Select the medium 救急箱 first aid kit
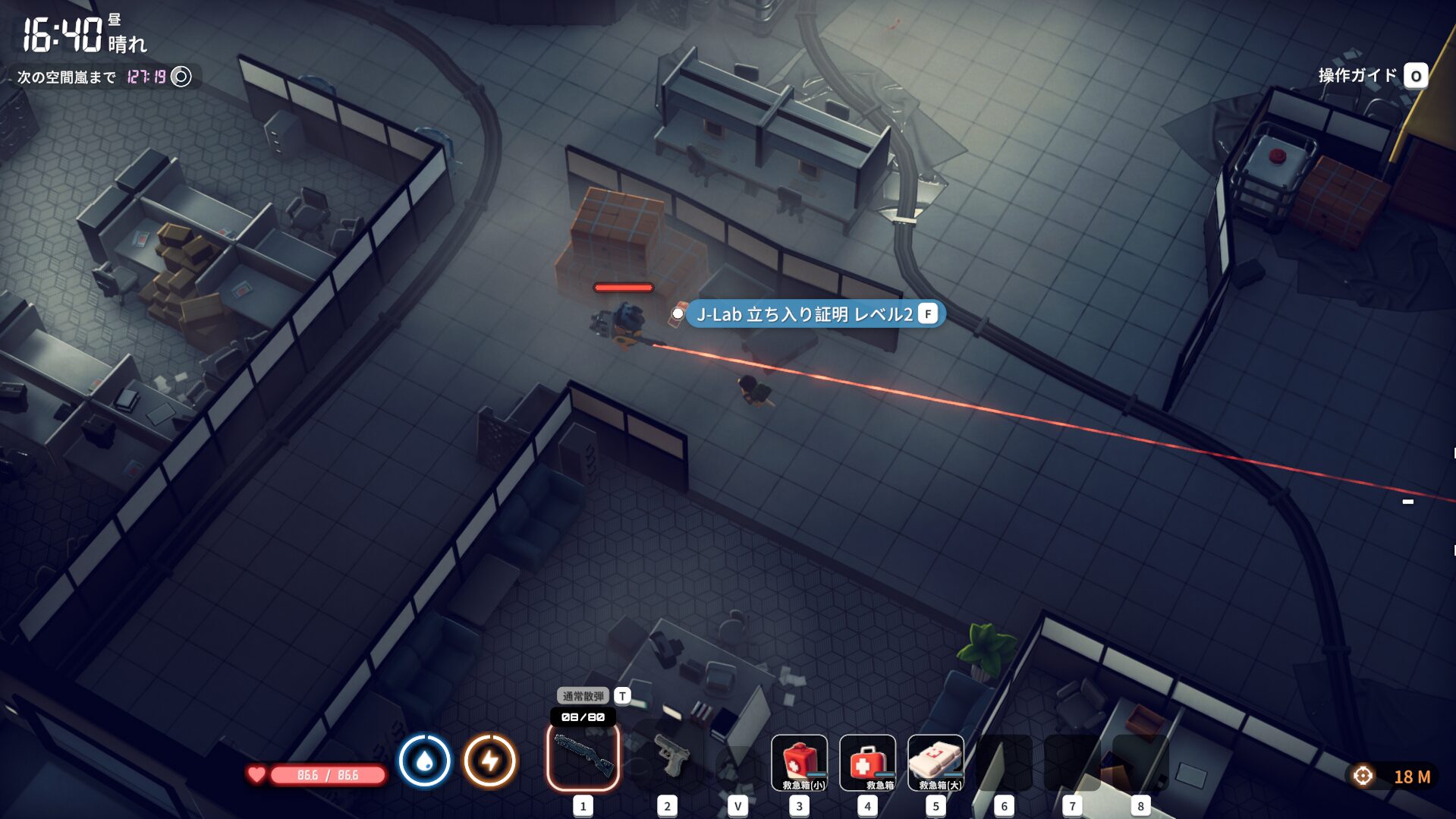Viewport: 1456px width, 819px height. point(867,762)
